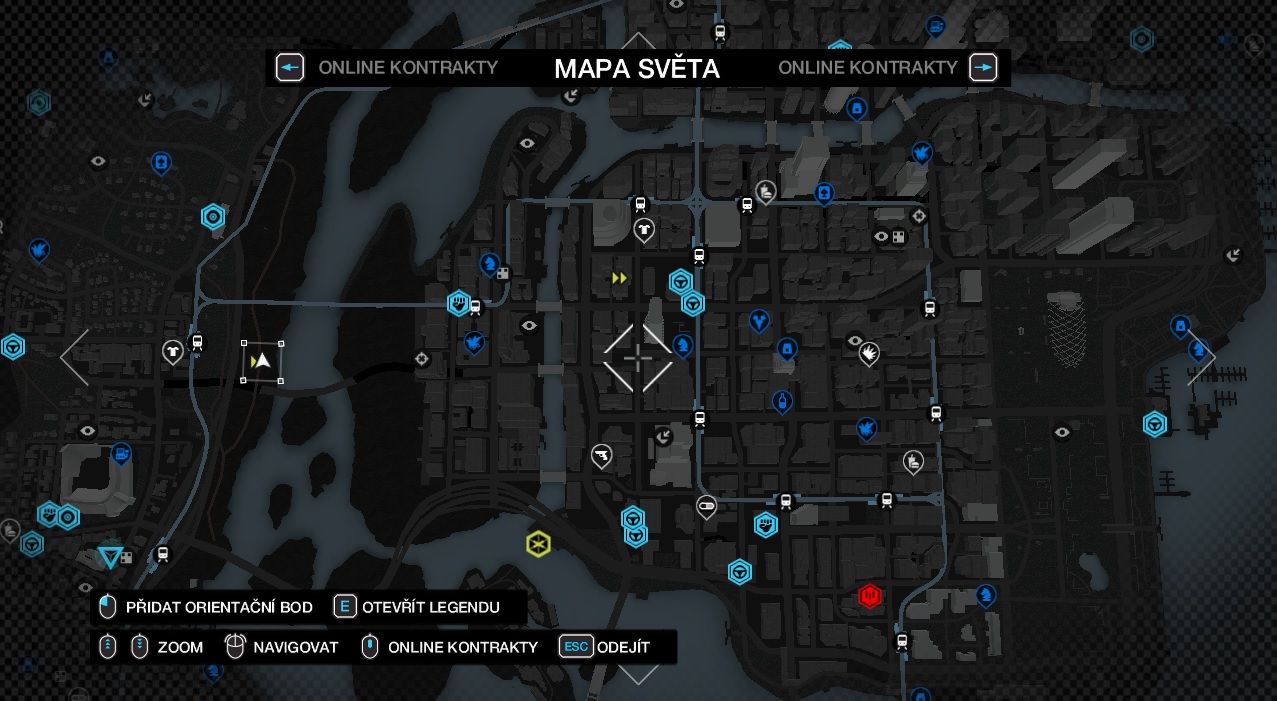Select the yellow hexagon map marker
This screenshot has width=1277, height=701.
538,544
